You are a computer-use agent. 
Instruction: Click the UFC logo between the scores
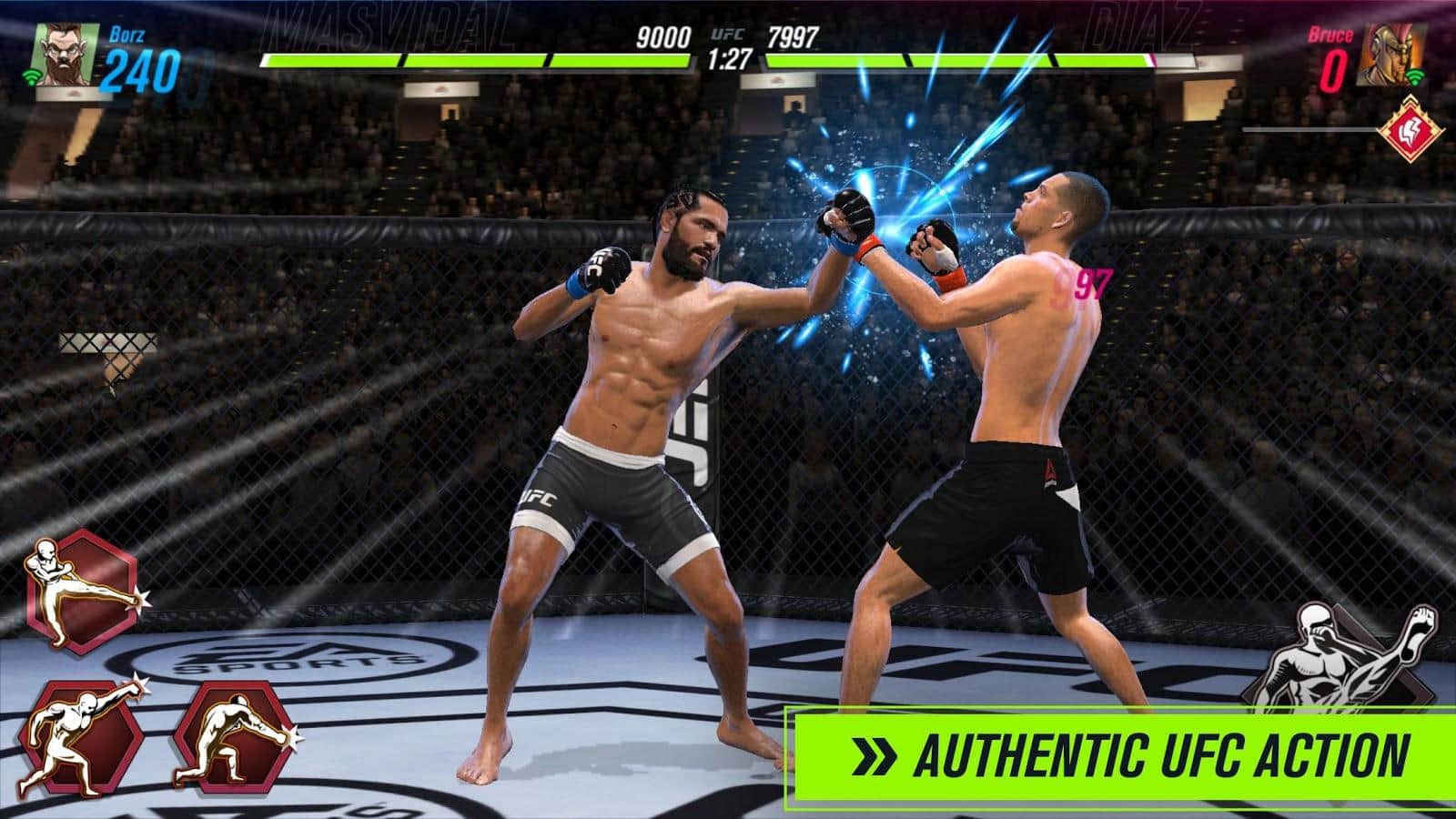coord(728,36)
